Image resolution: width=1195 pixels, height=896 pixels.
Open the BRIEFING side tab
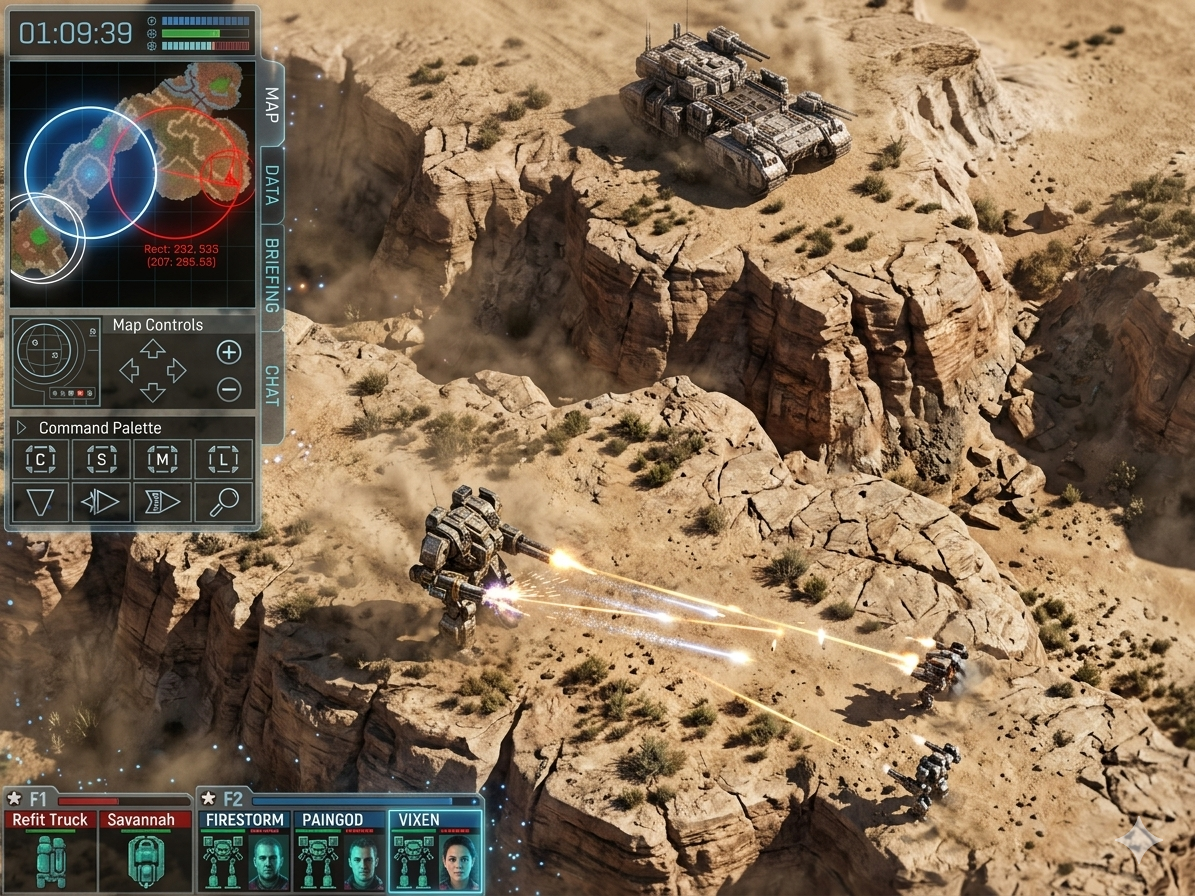[x=271, y=276]
